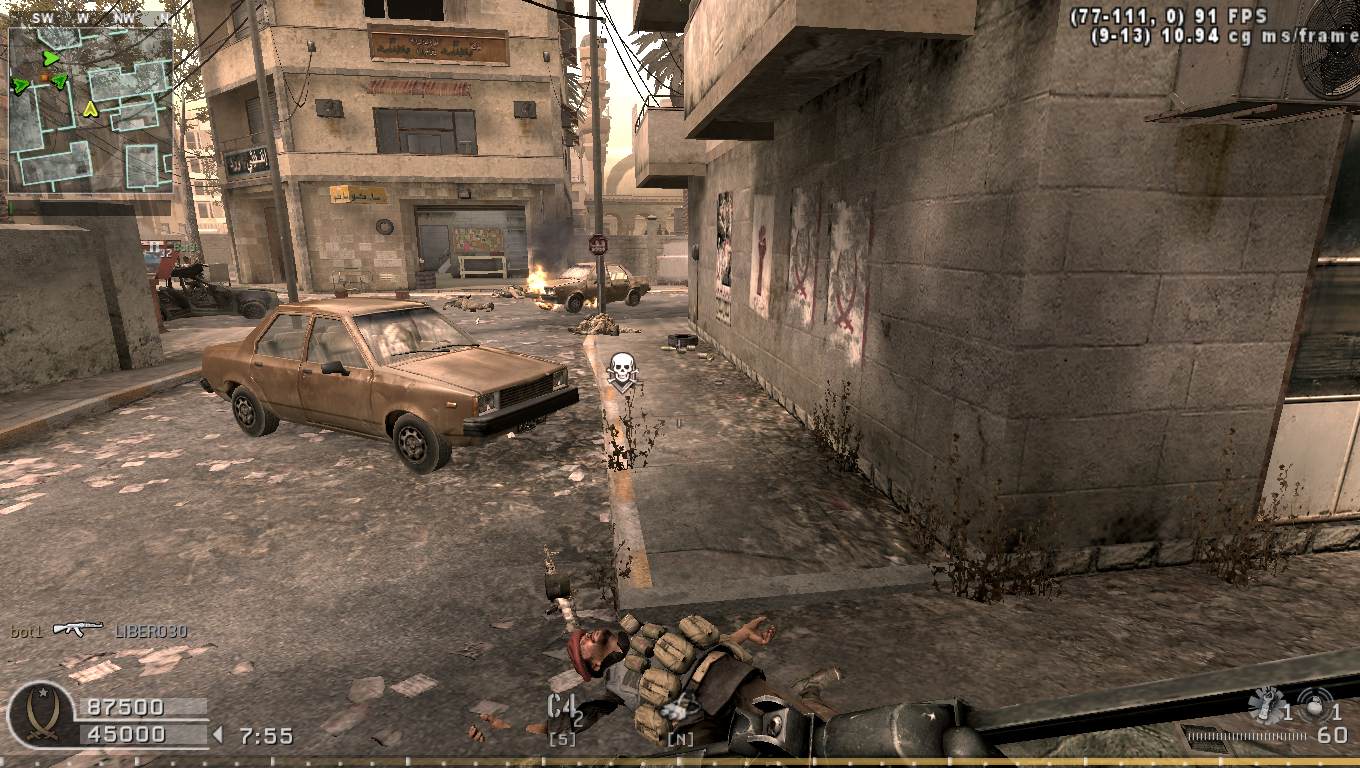Click the AK-47 icon in the kill feed

(x=78, y=629)
